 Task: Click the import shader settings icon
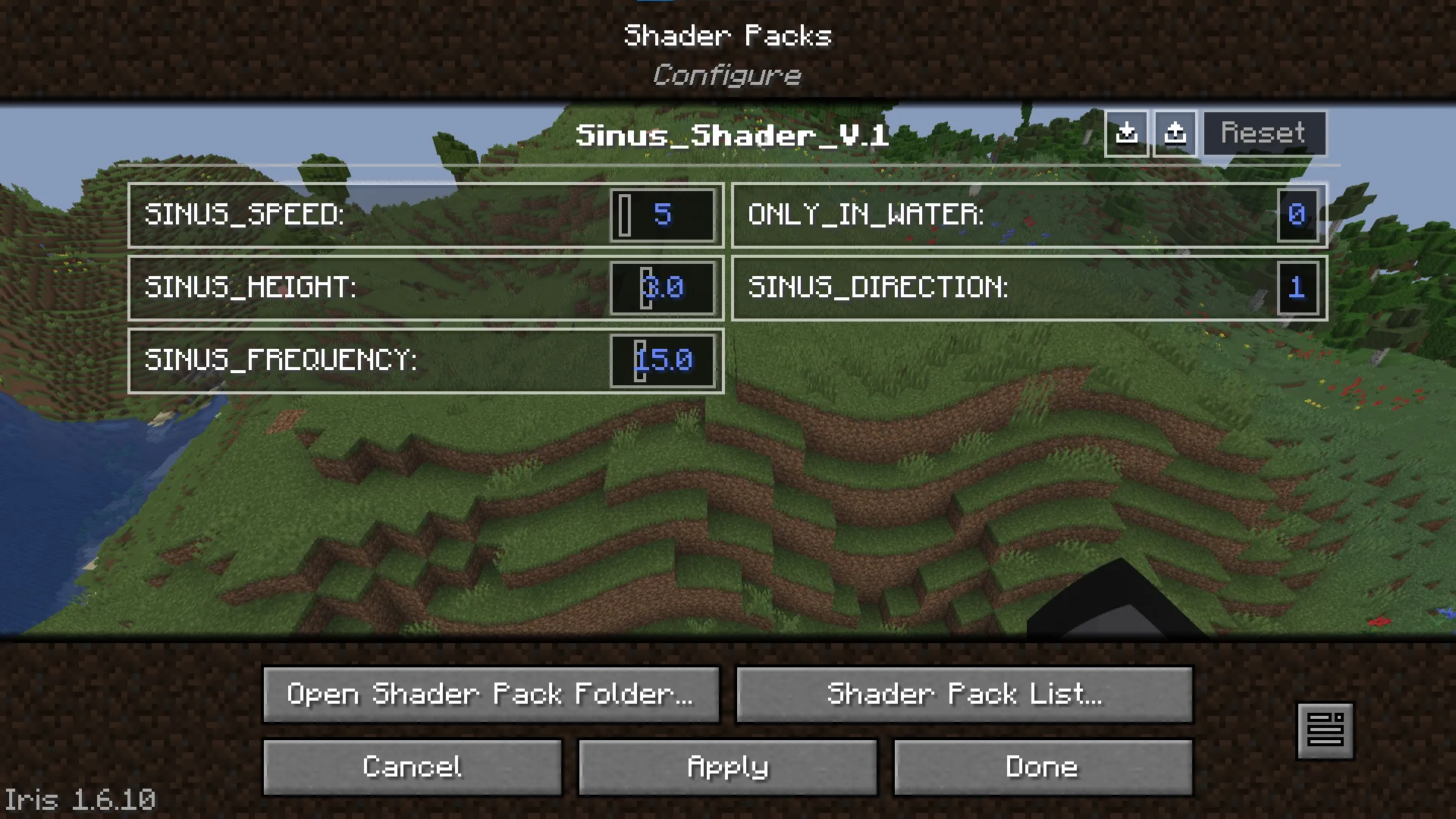tap(1126, 133)
